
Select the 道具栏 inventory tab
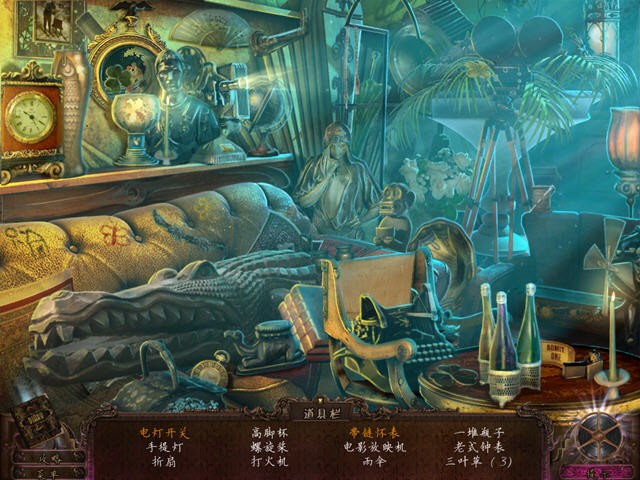coord(320,410)
